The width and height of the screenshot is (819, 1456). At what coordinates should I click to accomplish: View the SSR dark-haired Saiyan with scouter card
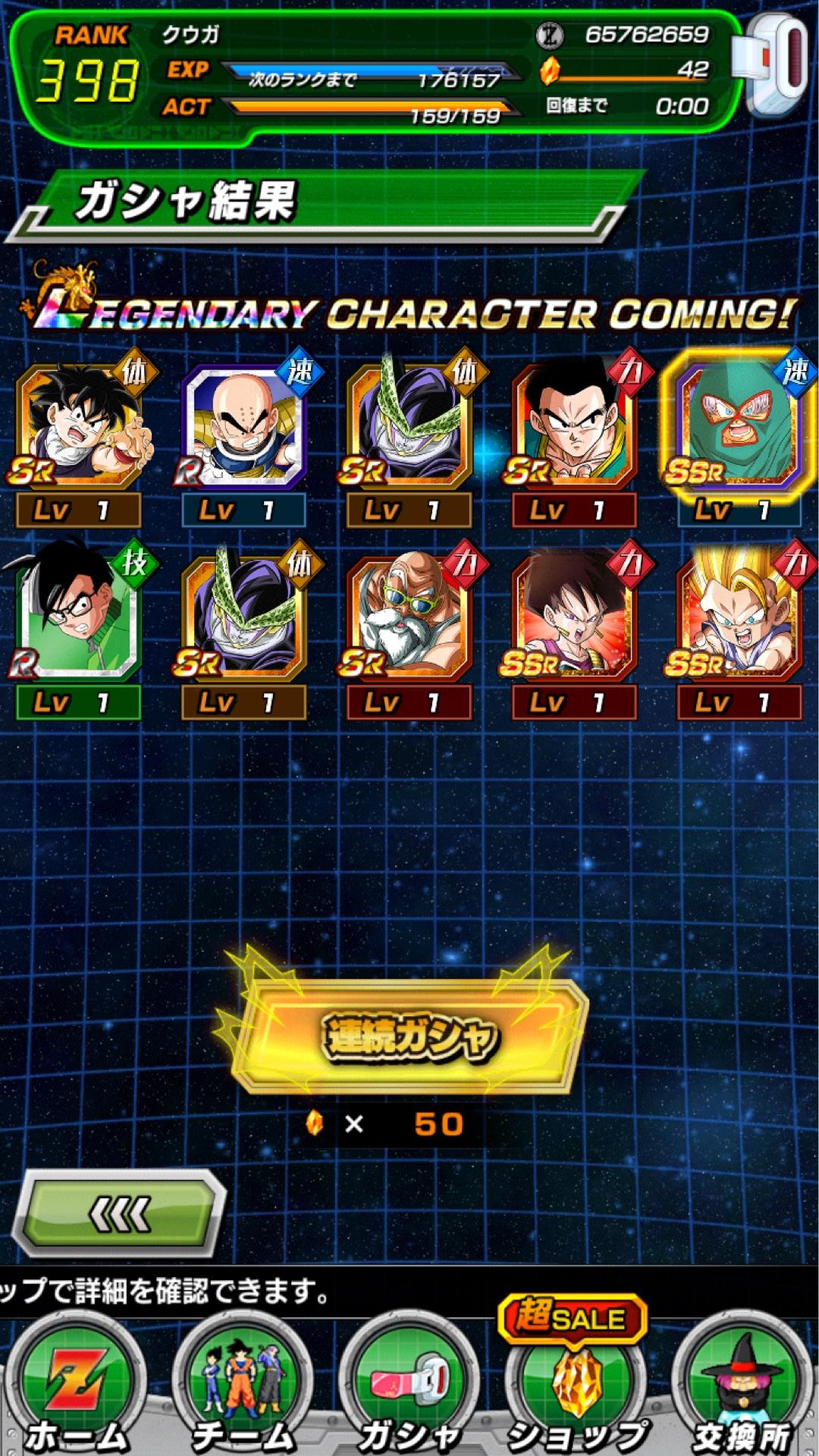[574, 618]
